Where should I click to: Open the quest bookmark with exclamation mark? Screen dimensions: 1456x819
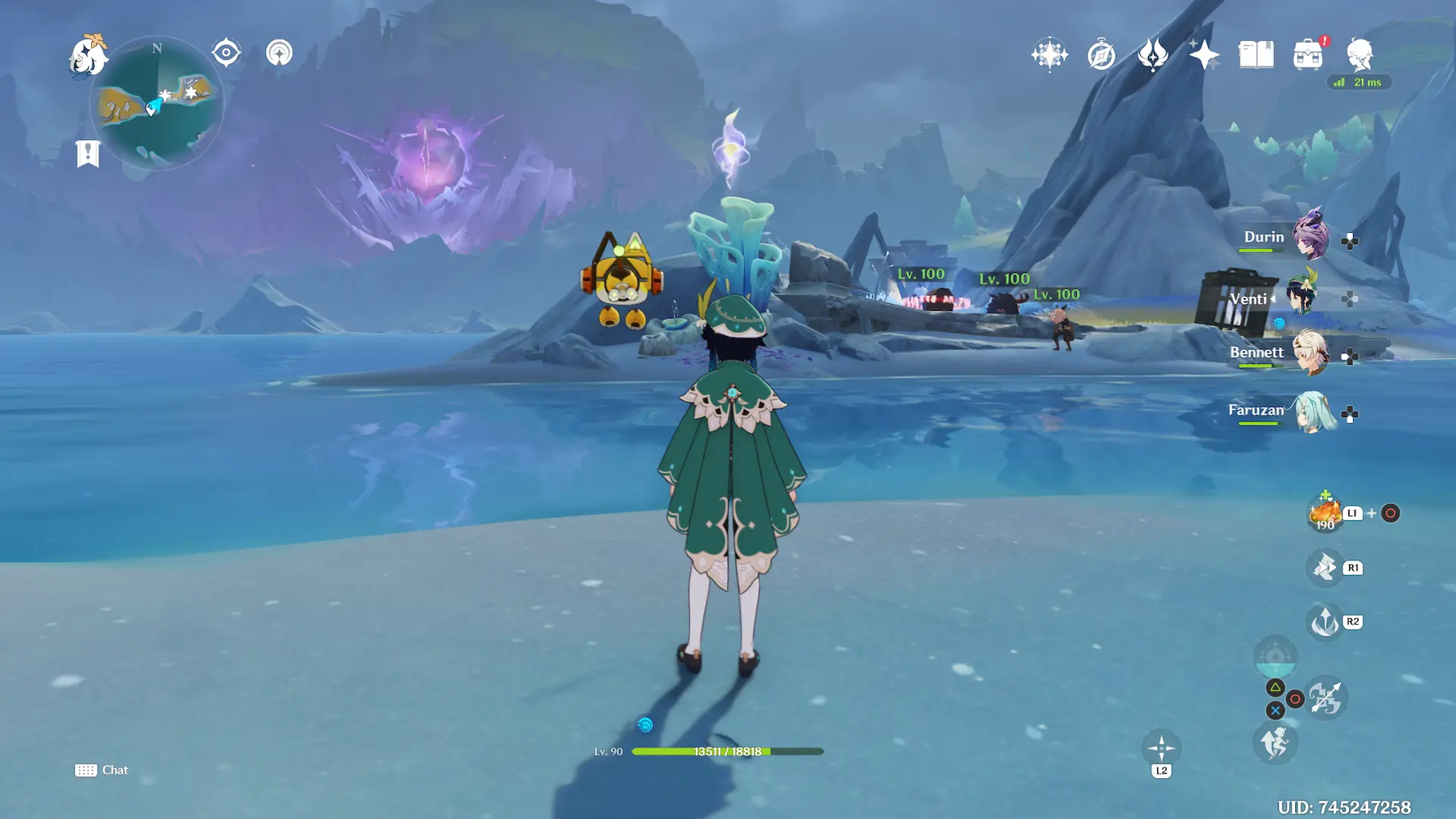pos(88,153)
